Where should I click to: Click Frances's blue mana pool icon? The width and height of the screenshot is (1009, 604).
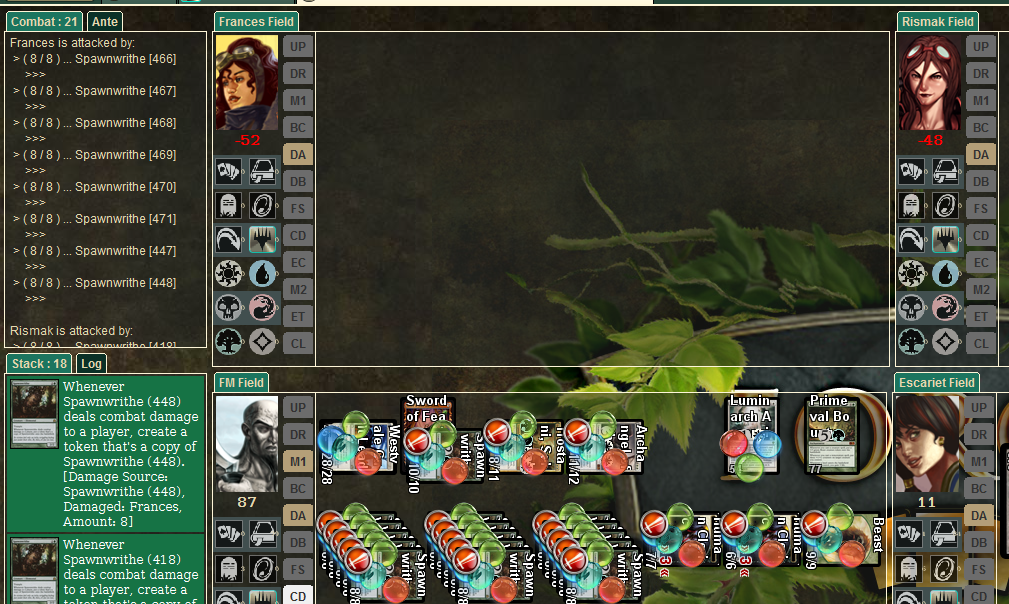click(263, 273)
